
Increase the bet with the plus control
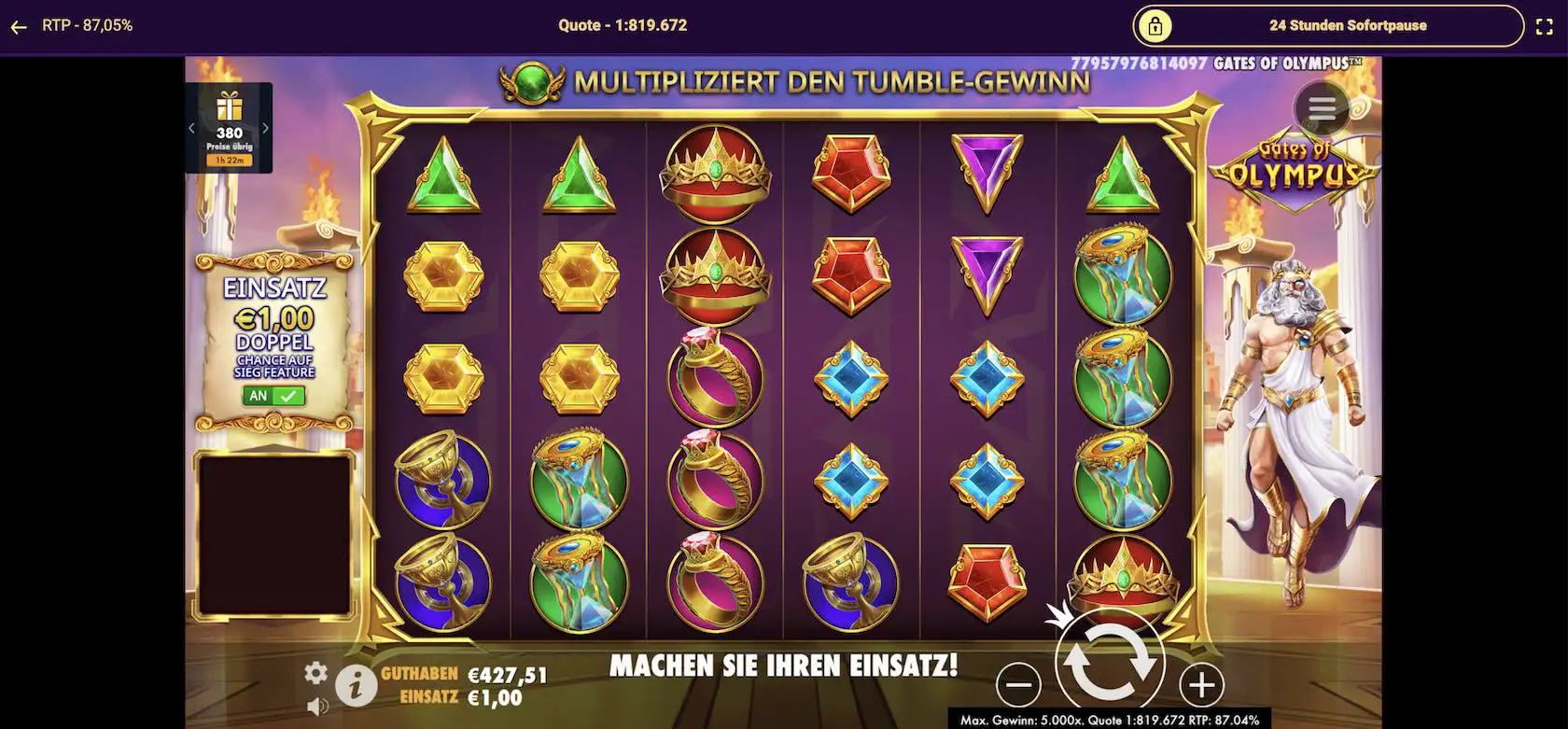coord(1201,686)
